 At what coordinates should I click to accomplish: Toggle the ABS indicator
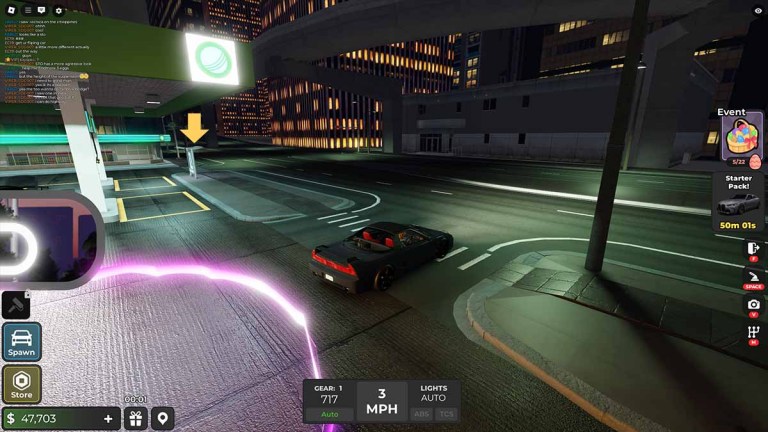[422, 414]
